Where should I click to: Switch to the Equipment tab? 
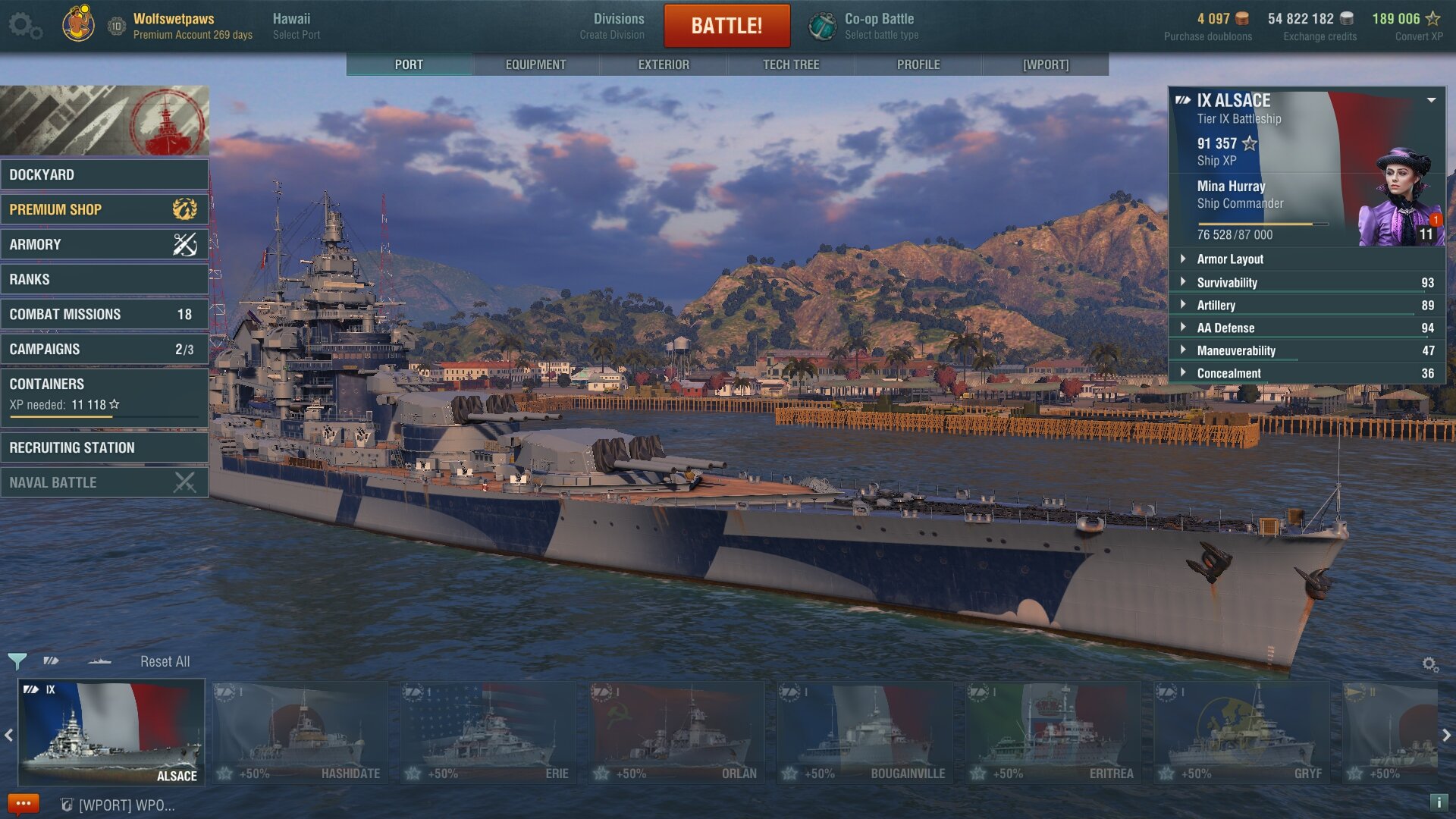coord(535,64)
